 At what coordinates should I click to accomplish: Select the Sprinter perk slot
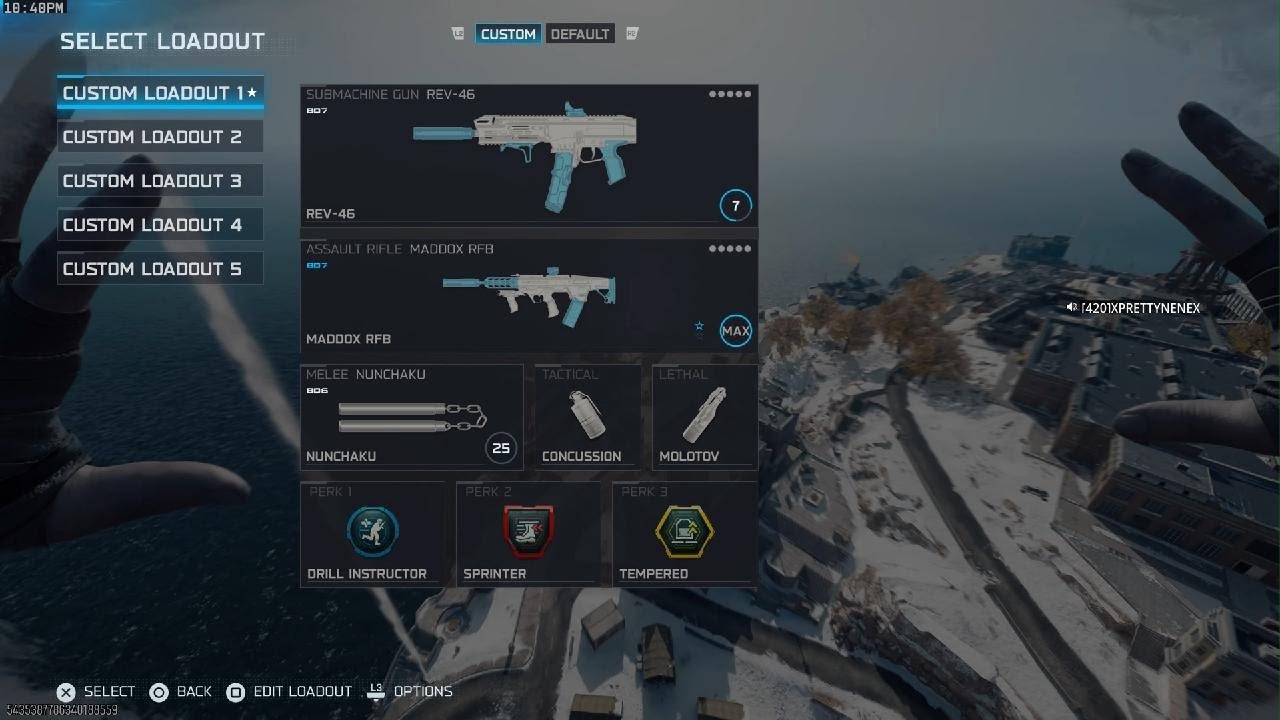coord(529,534)
